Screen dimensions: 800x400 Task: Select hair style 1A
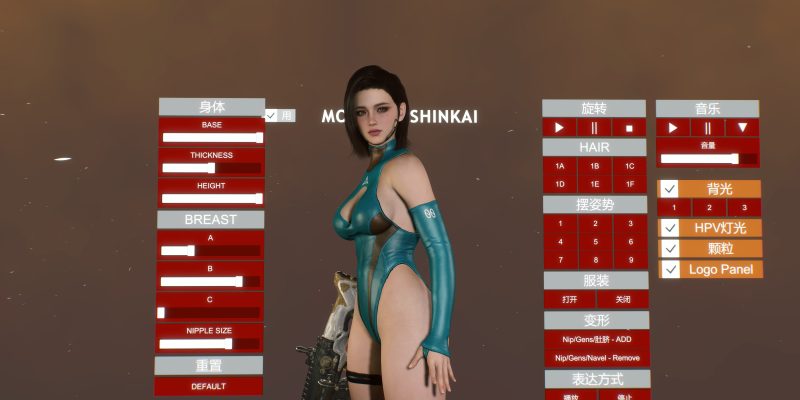tap(560, 166)
